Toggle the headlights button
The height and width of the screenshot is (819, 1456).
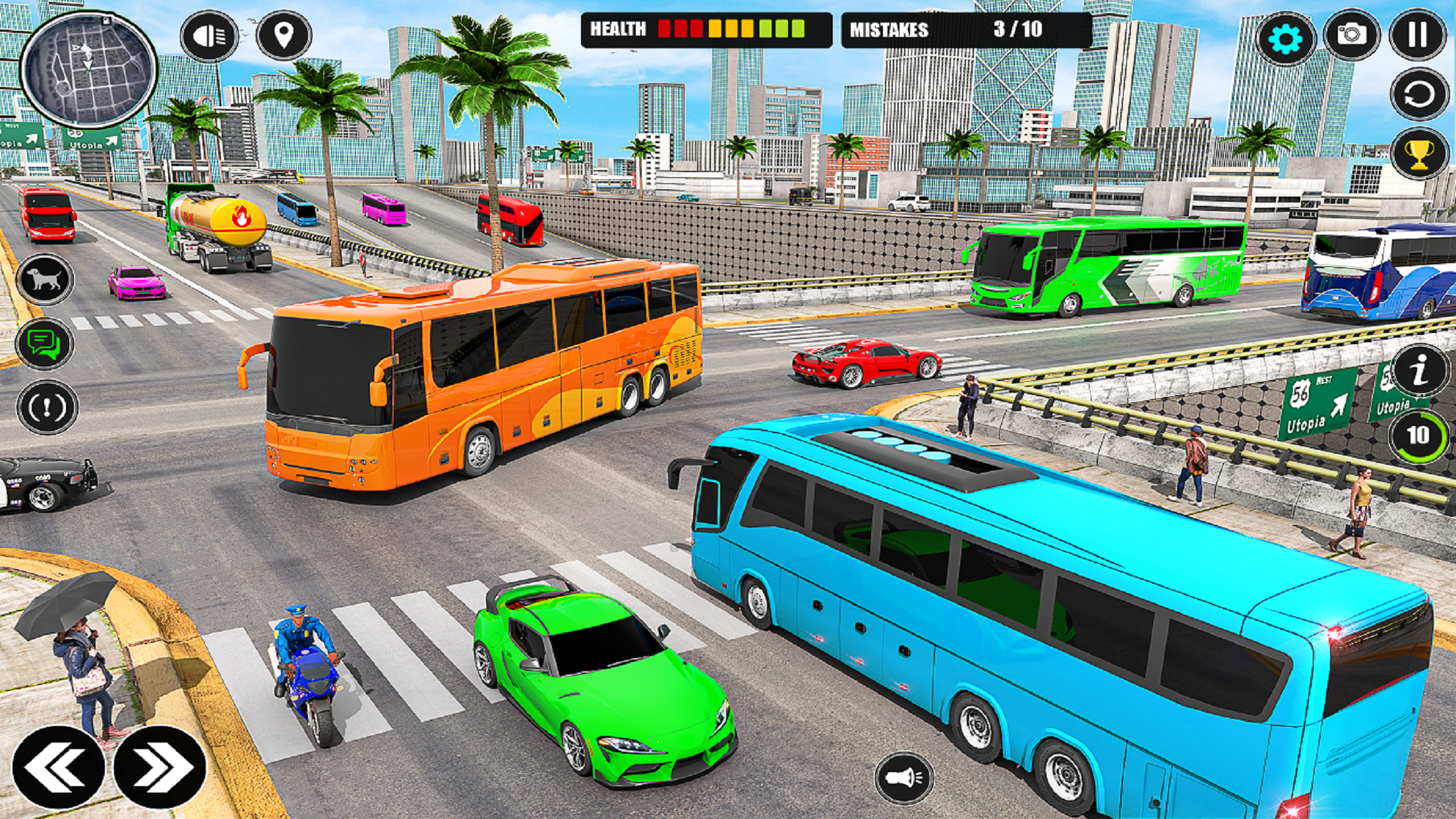209,36
